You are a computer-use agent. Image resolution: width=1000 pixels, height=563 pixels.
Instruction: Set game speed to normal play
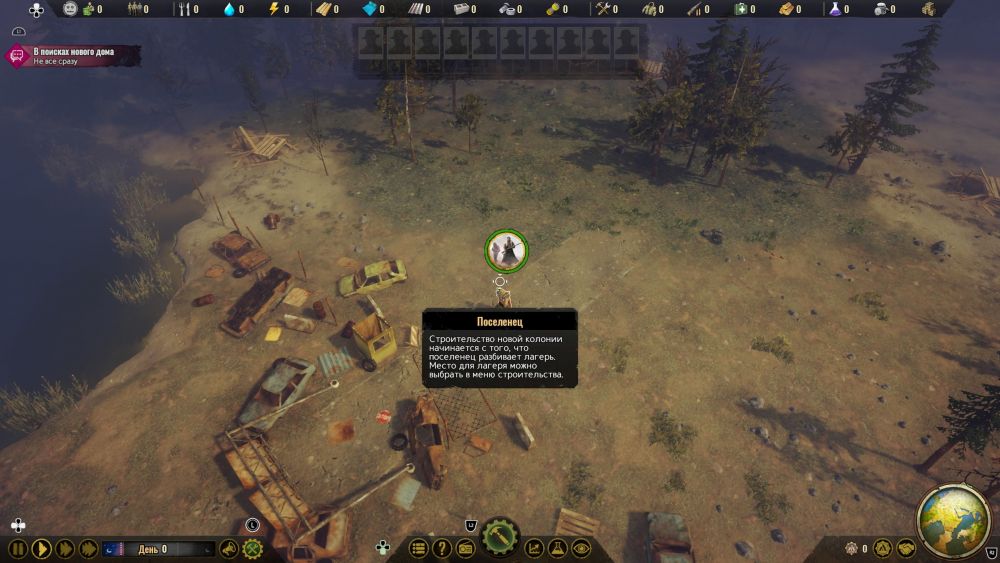coord(41,548)
